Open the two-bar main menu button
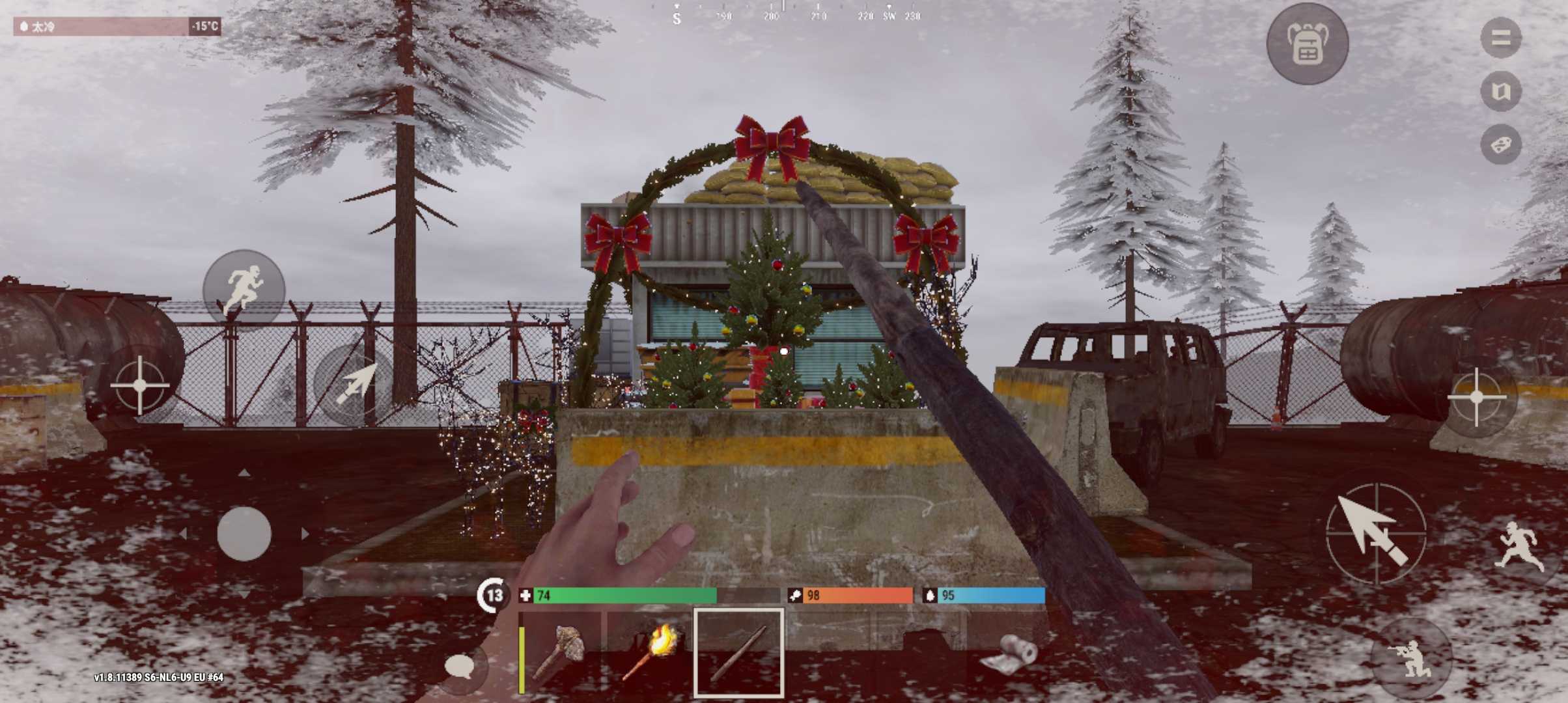The image size is (1568, 703). 1500,38
